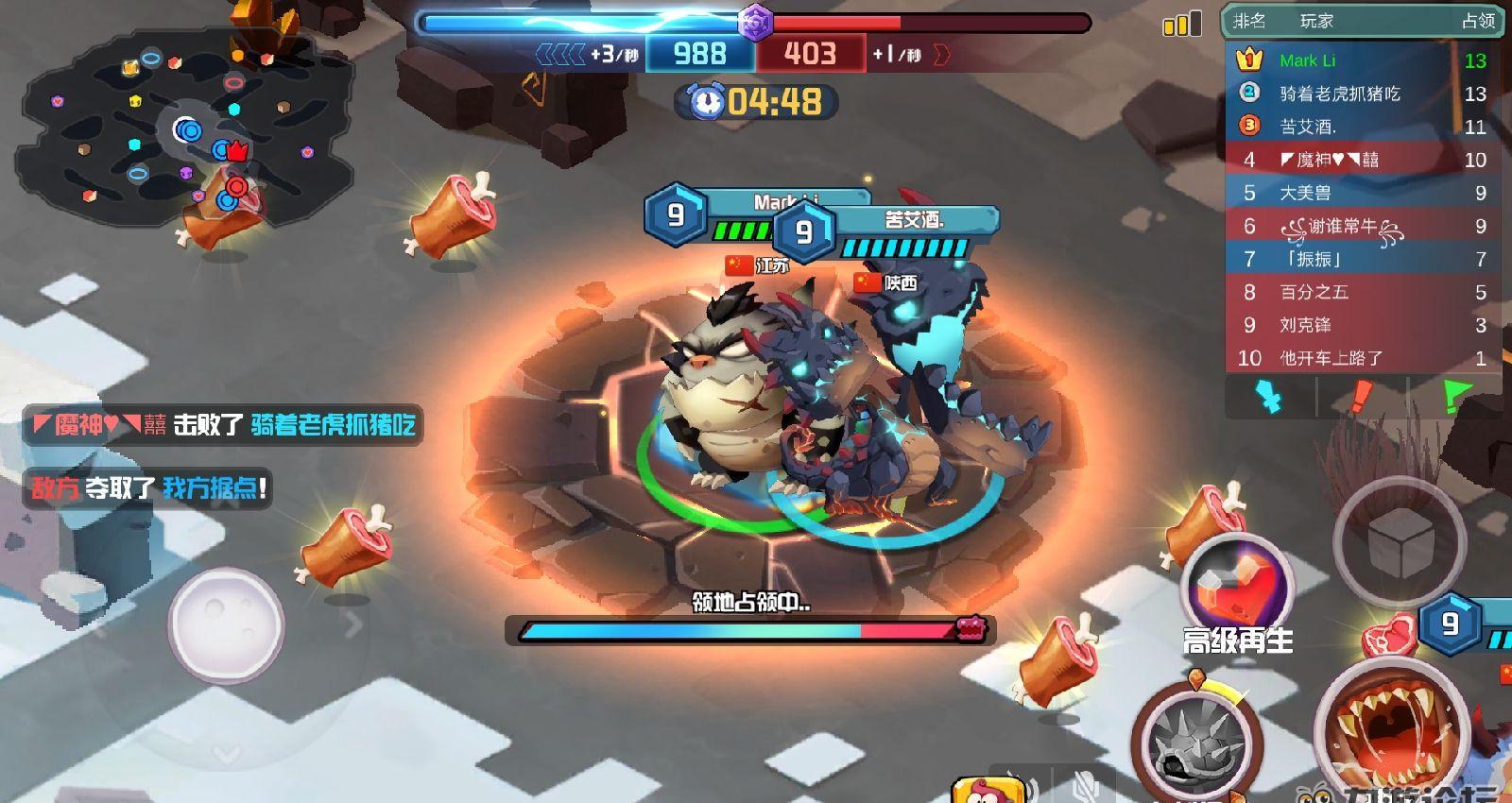The width and height of the screenshot is (1512, 803).
Task: Open the kill feed message about 骑着老虎抓猪吃
Action: pos(224,425)
